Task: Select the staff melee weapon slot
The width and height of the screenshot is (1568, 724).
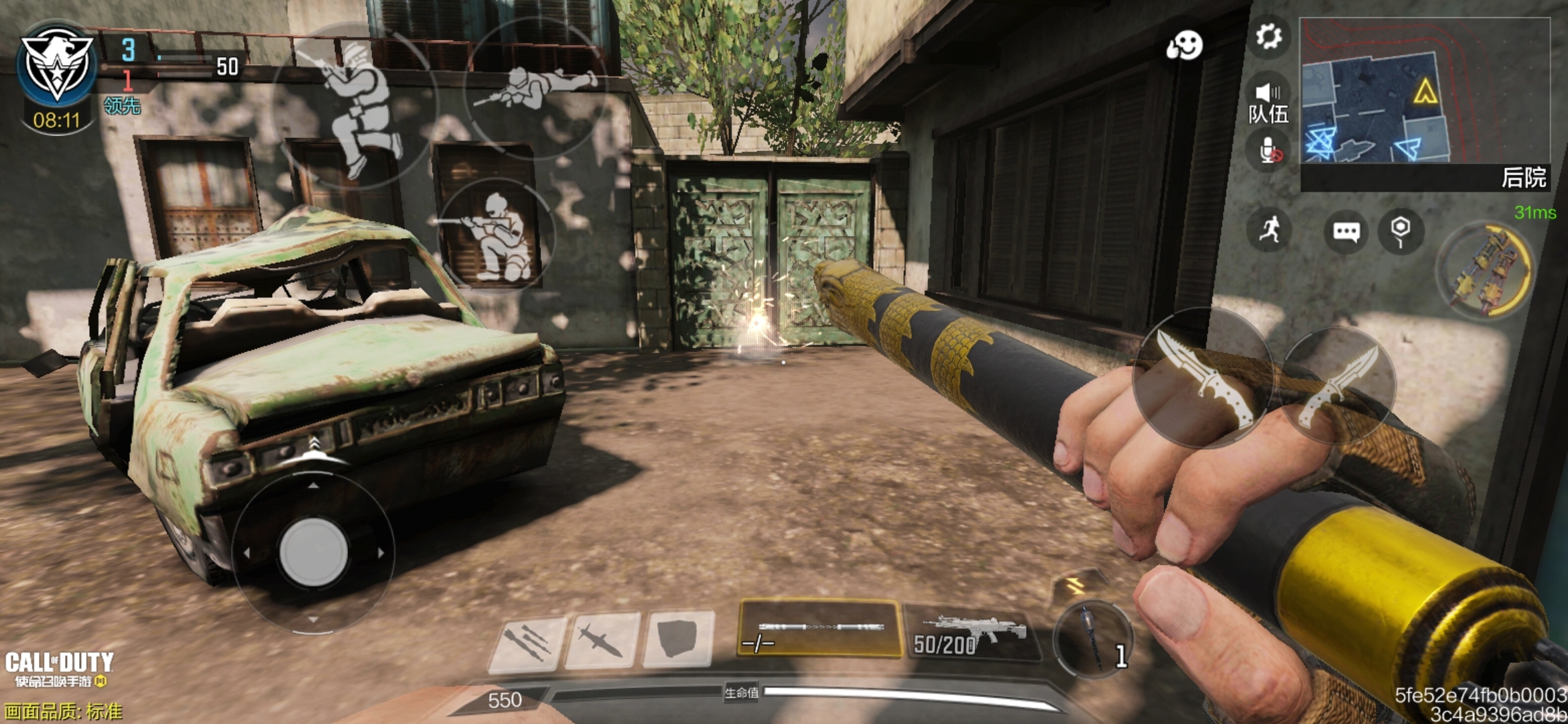Action: pos(819,629)
